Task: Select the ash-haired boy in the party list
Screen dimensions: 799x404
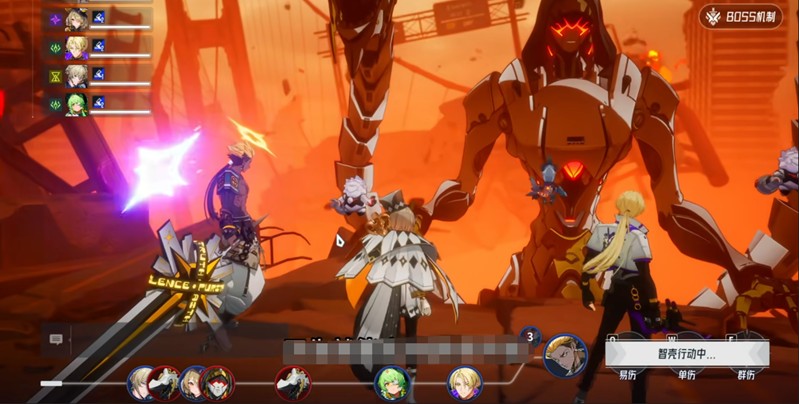Action: pyautogui.click(x=76, y=75)
